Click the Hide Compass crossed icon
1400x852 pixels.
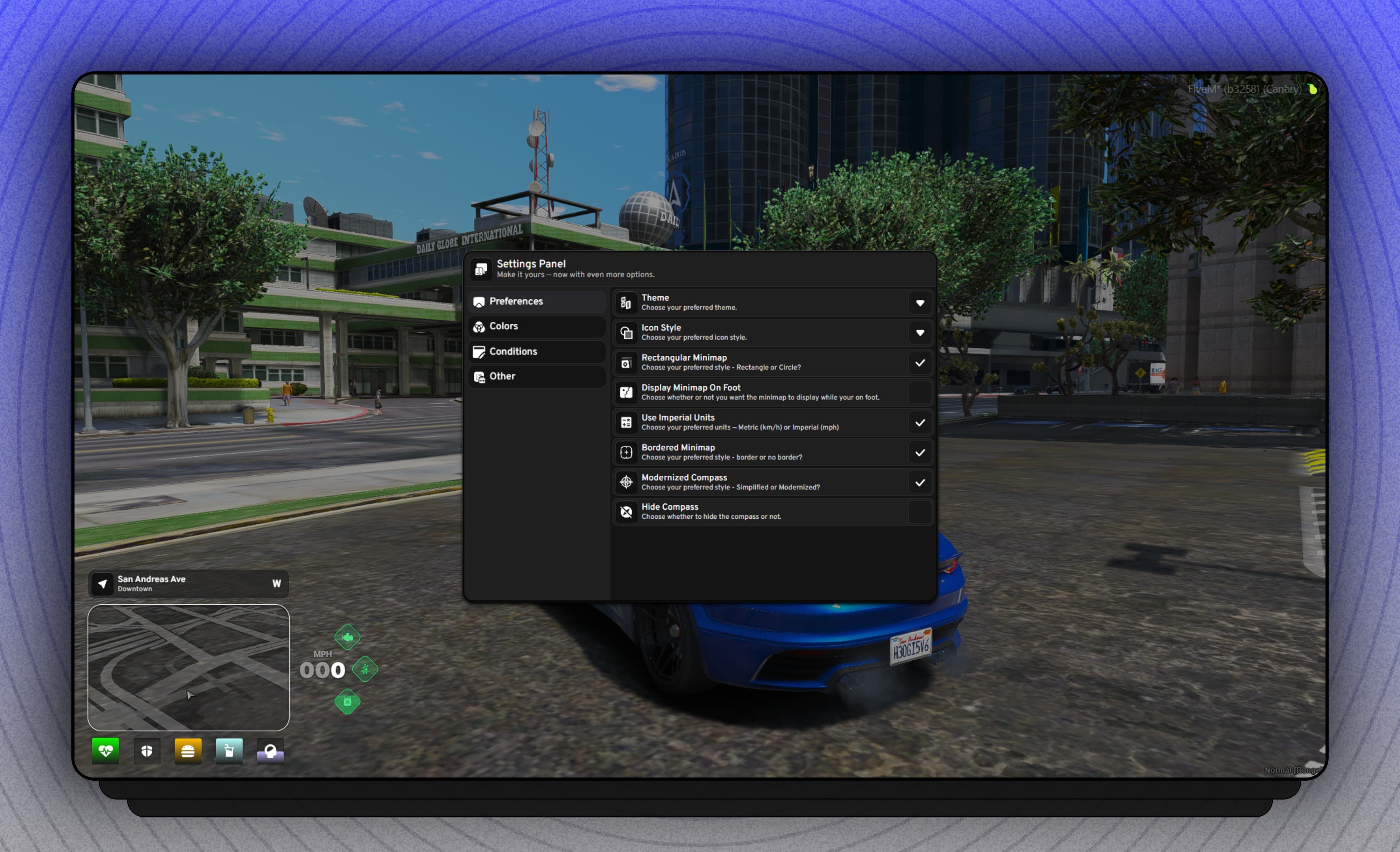(x=625, y=512)
